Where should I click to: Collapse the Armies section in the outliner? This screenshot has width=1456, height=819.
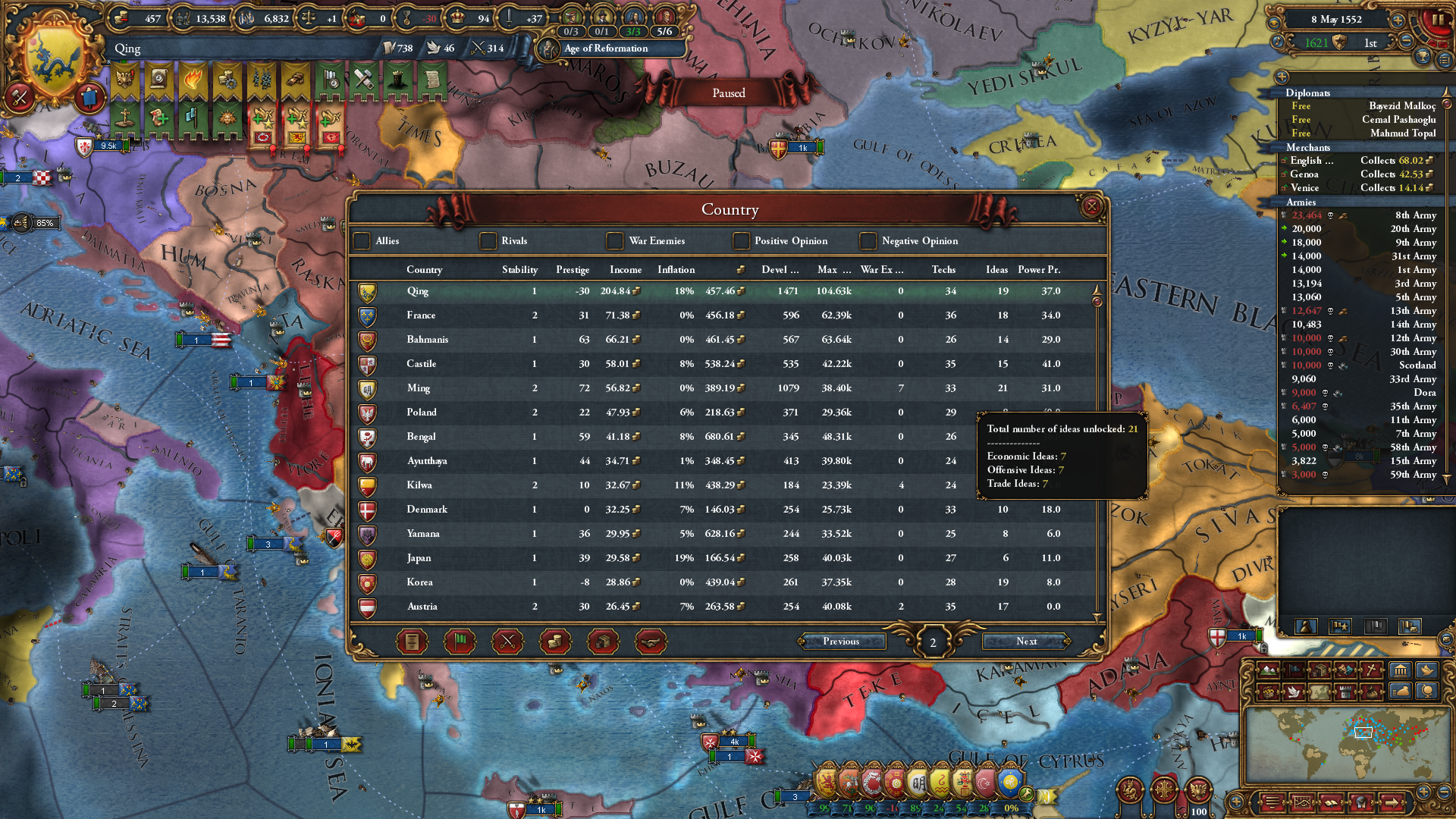1300,202
